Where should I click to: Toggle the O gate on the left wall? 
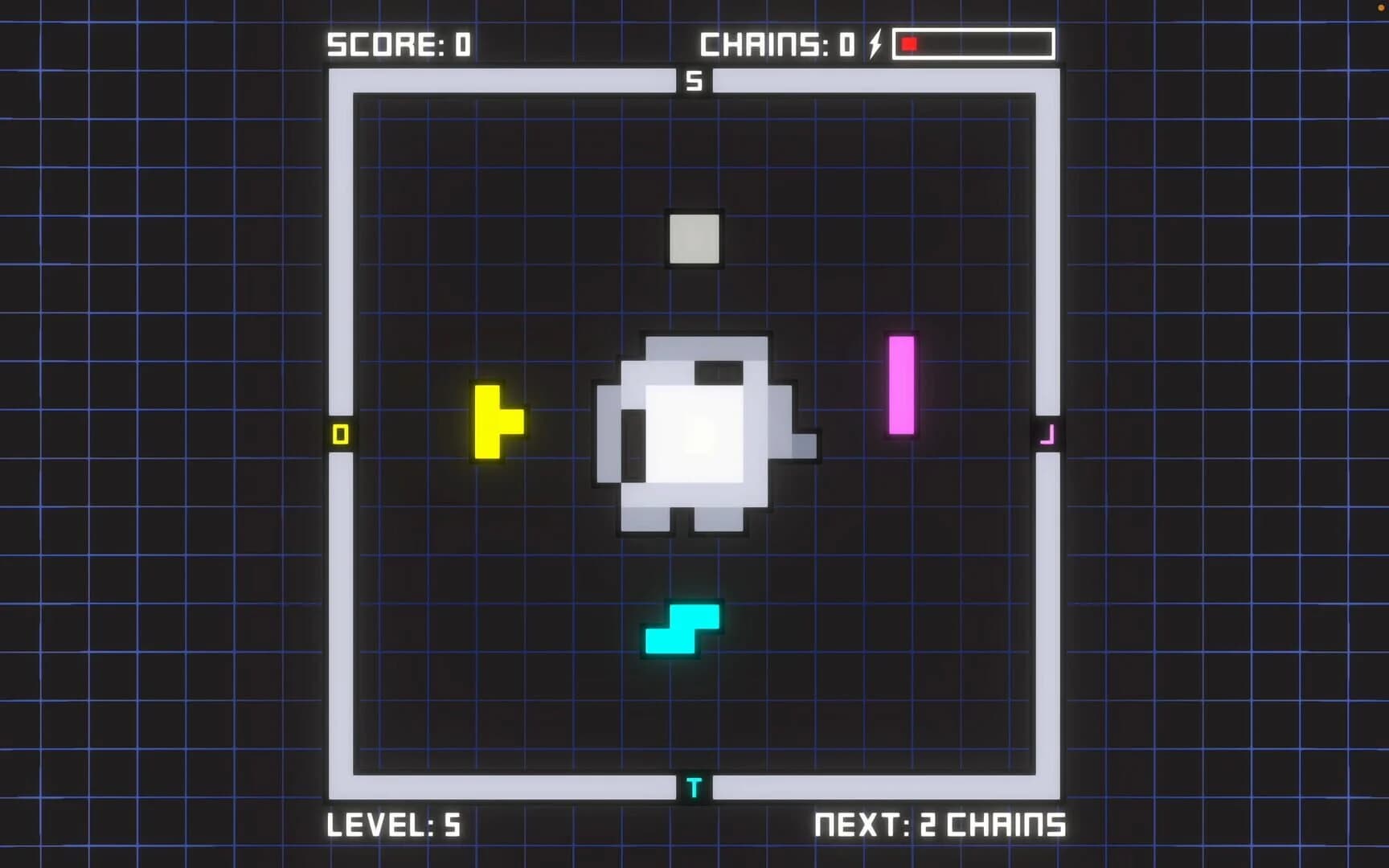[340, 434]
